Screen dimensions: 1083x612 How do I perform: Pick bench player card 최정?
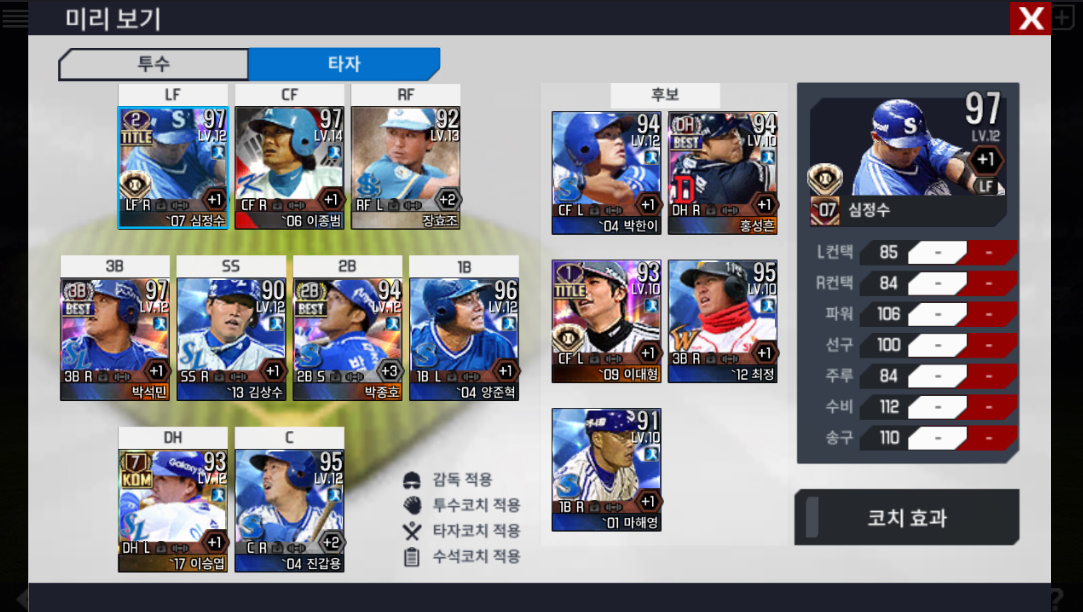722,321
